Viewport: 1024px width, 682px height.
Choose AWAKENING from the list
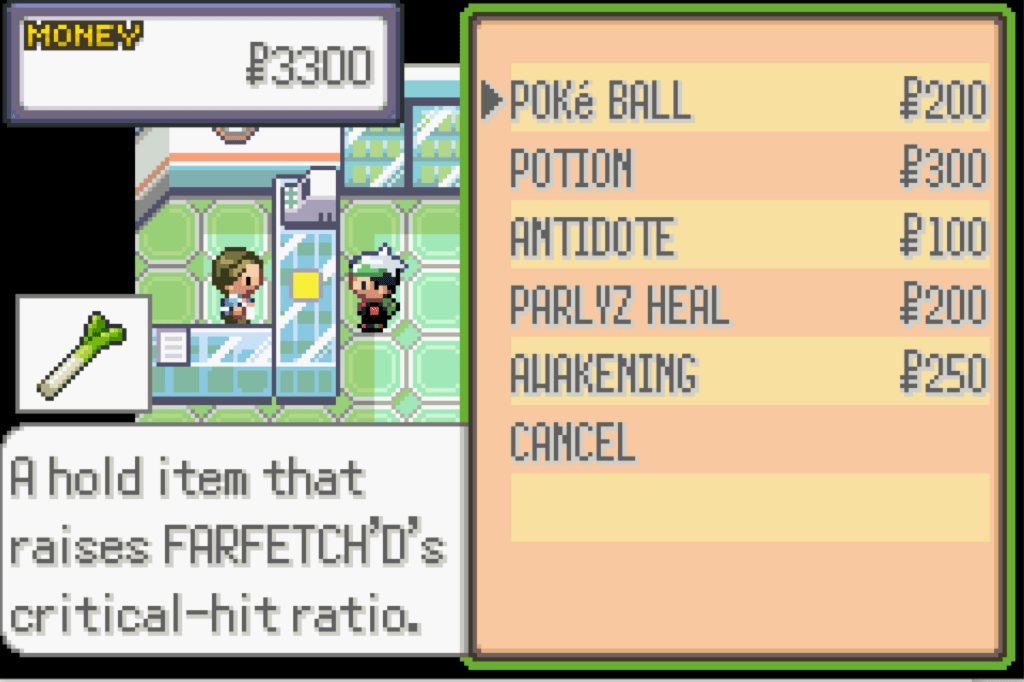[603, 373]
